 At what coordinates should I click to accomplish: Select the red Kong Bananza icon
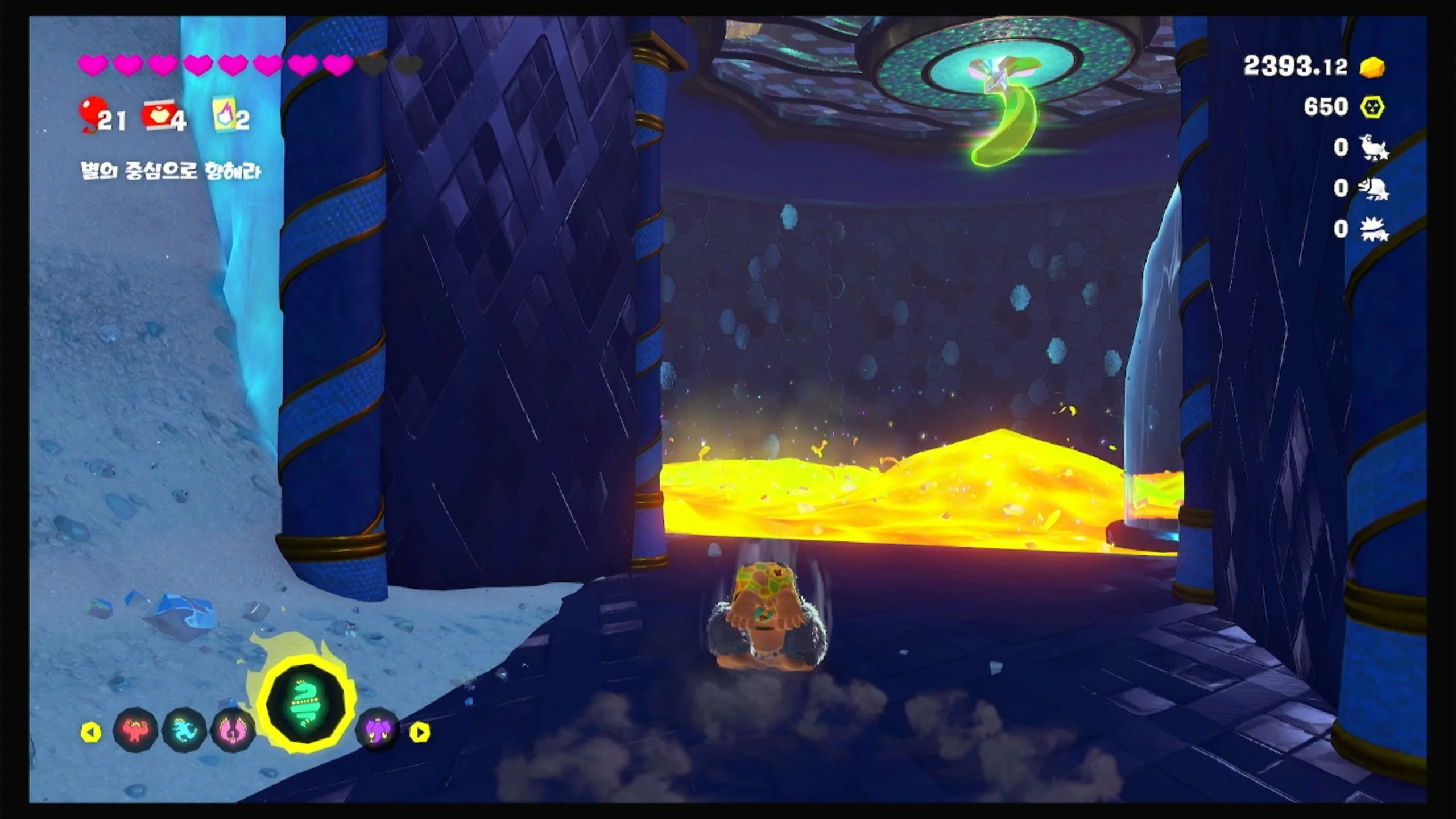tap(135, 730)
